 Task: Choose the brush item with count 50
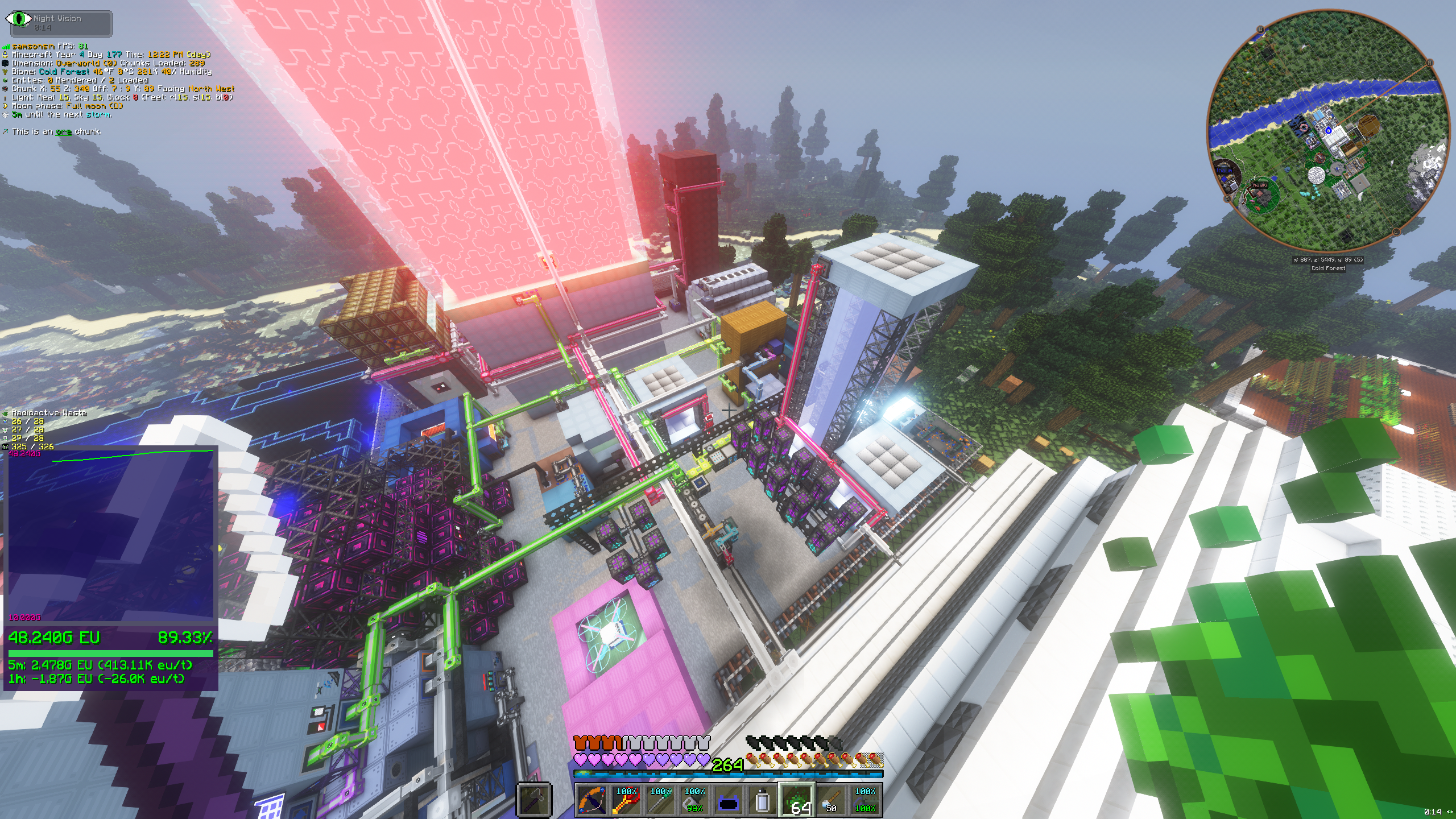click(831, 800)
